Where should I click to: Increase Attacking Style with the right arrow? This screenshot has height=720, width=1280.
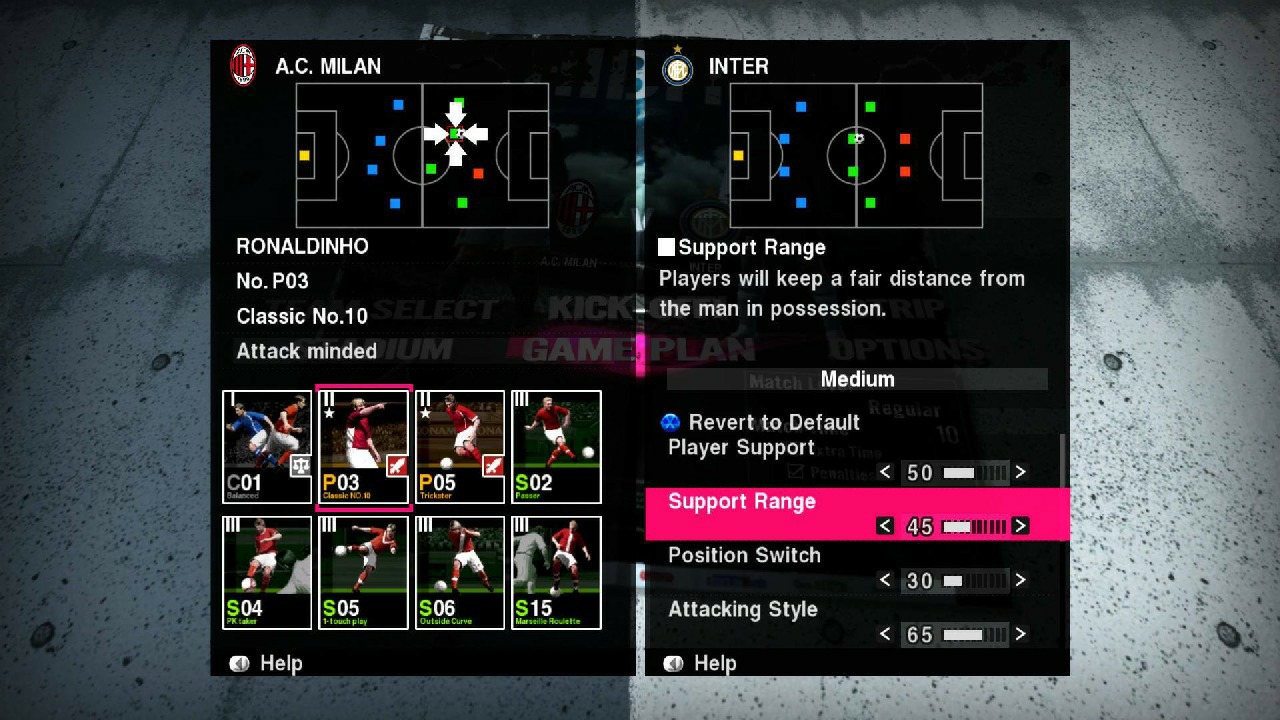coord(1020,634)
